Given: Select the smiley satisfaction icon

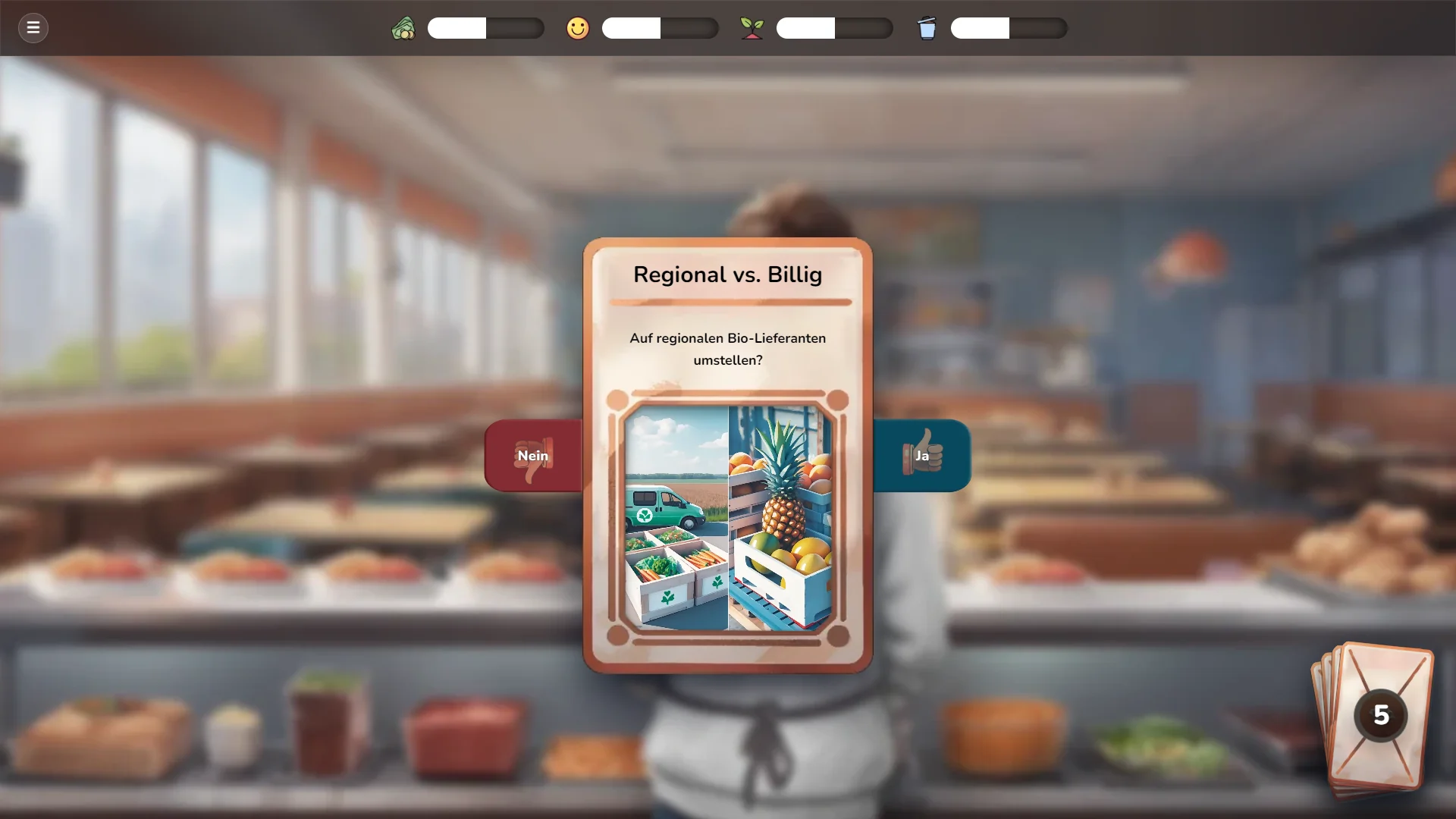Looking at the screenshot, I should click(578, 28).
